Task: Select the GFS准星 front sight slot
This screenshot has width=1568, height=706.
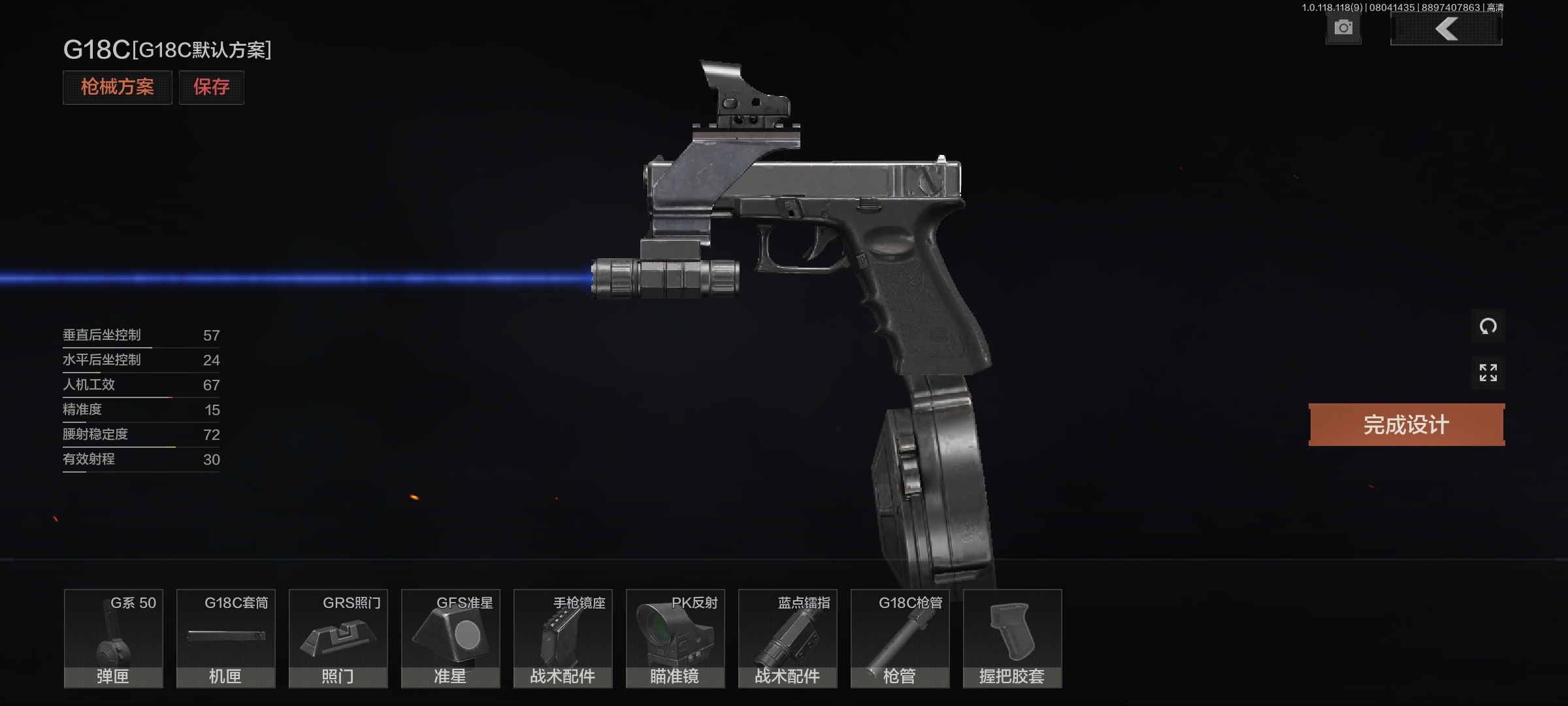Action: click(x=451, y=639)
